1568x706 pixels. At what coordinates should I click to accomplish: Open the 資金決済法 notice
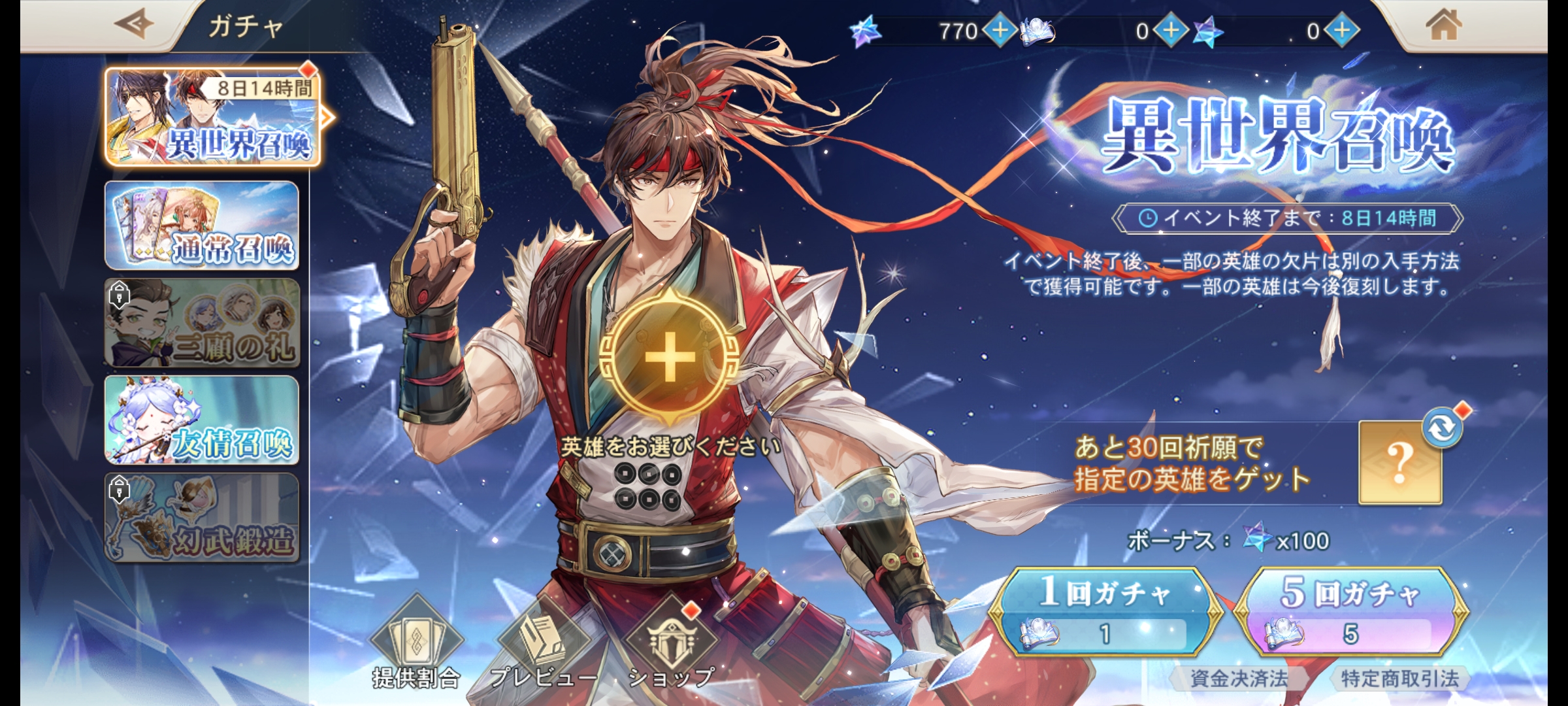(1238, 679)
